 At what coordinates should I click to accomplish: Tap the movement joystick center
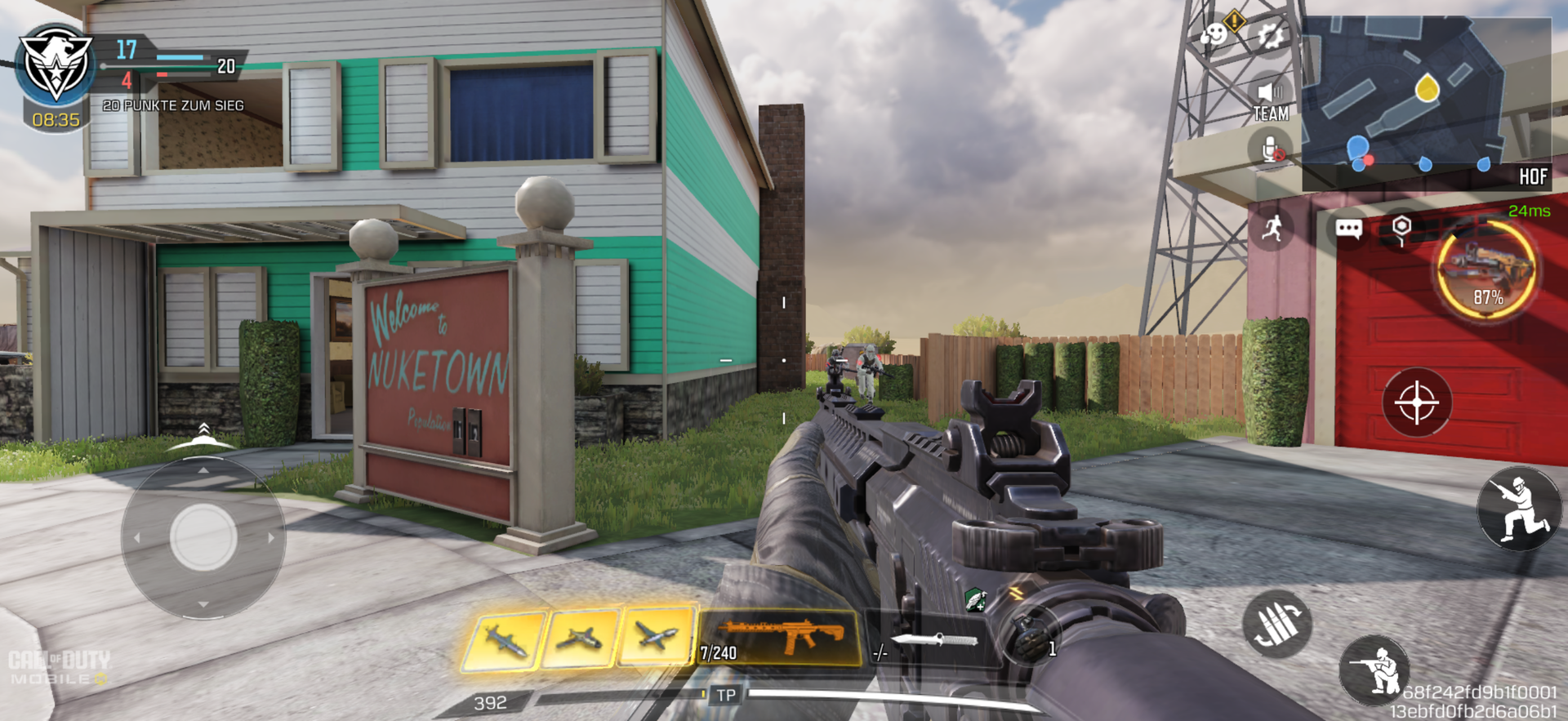point(203,537)
